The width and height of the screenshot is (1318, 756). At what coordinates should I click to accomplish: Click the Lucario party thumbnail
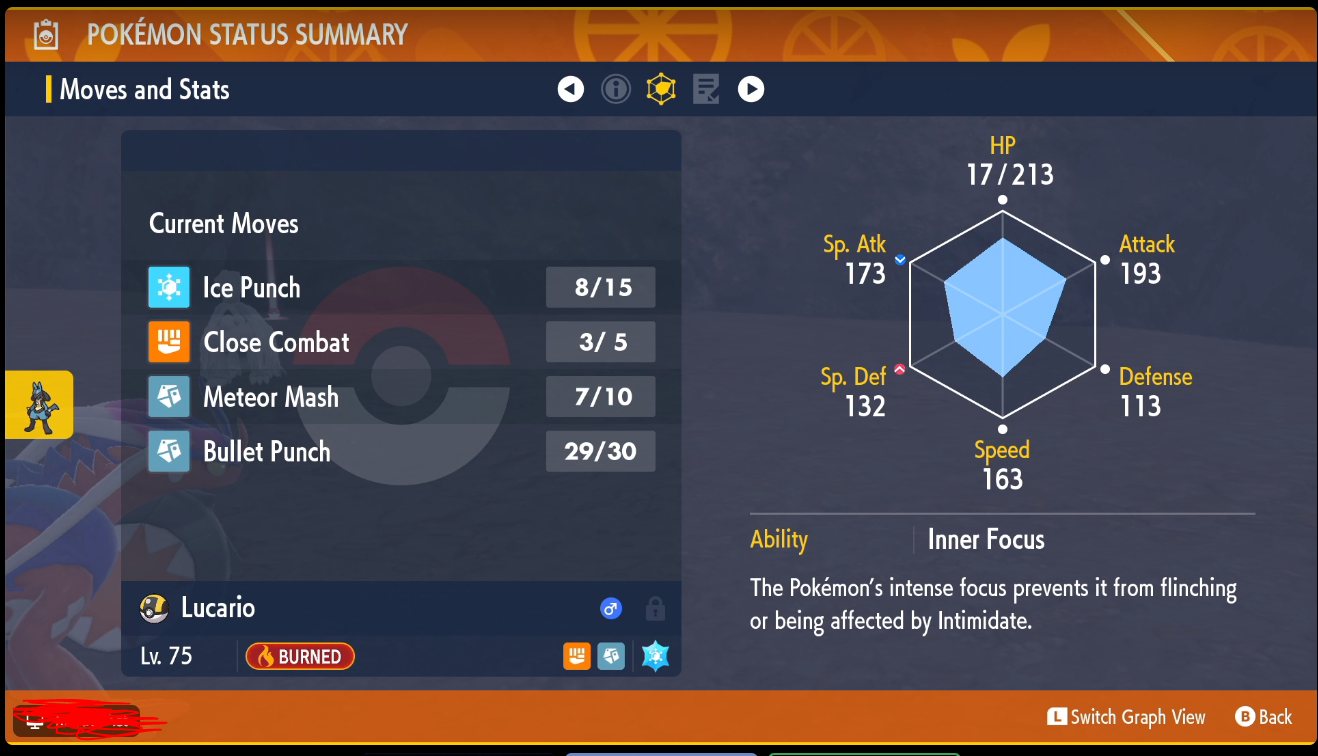click(x=39, y=405)
